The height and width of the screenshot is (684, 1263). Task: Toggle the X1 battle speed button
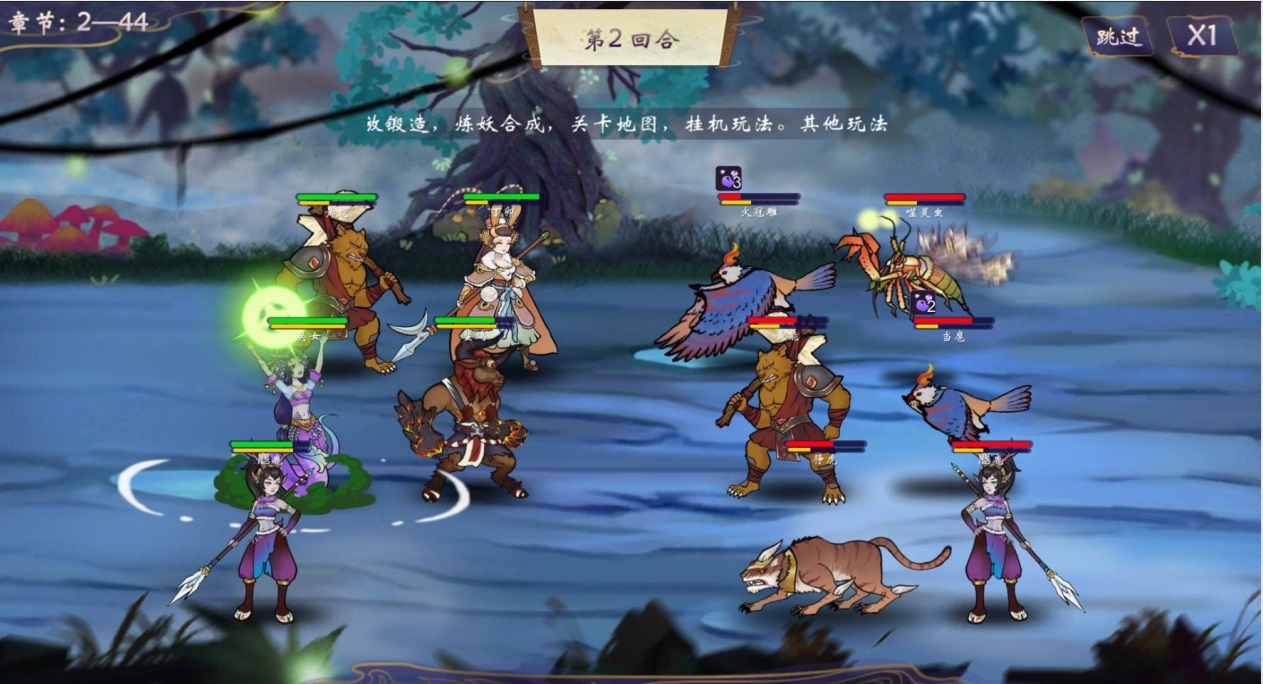[1201, 36]
